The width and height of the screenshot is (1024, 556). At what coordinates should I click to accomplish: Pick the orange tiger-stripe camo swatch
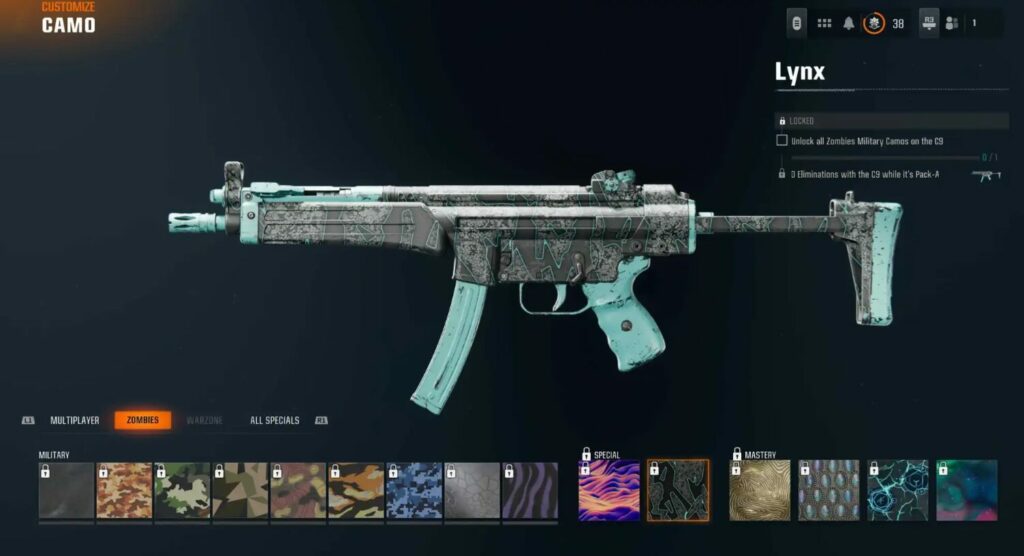(356, 490)
